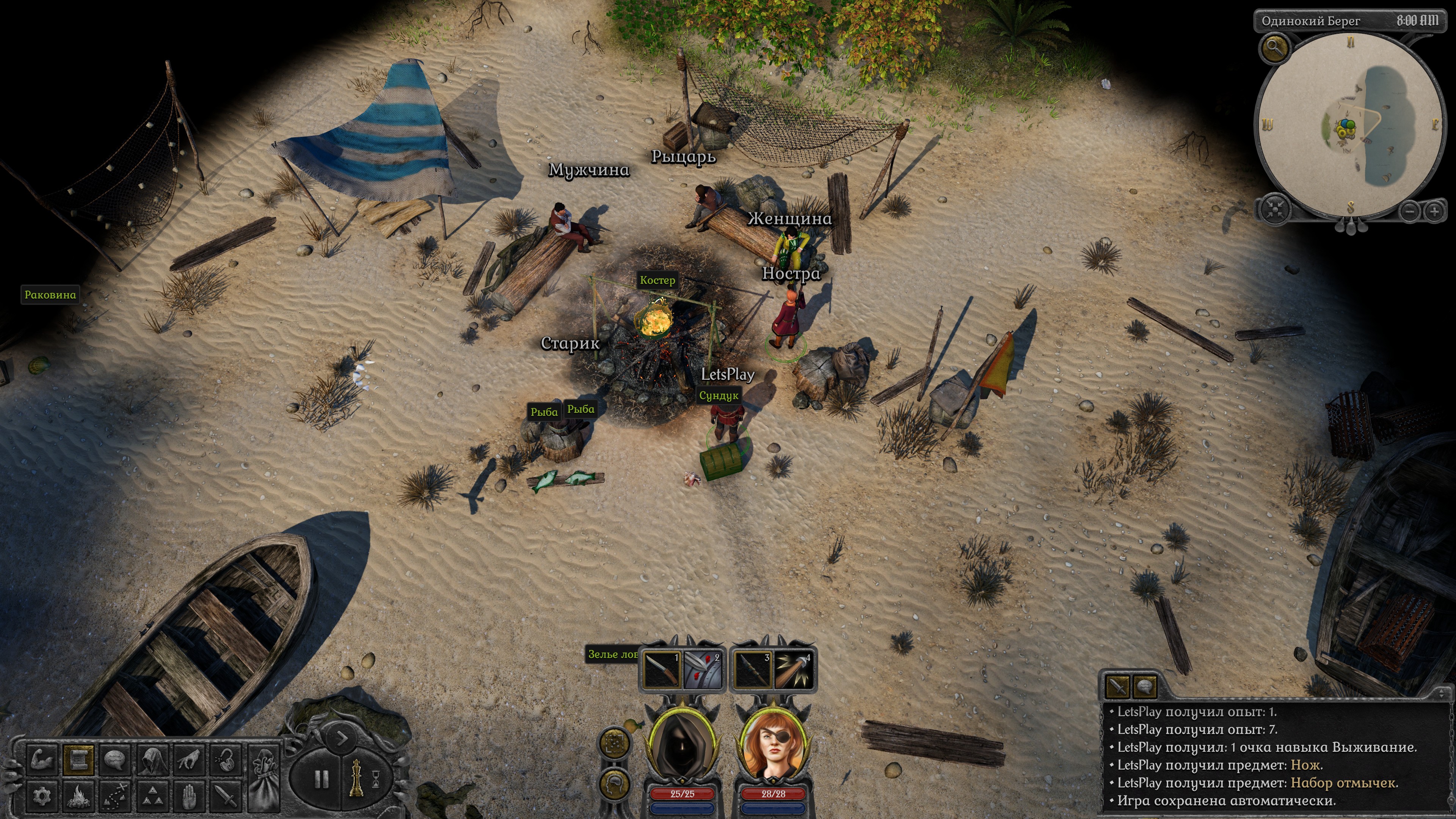Screen dimensions: 1456x819
Task: Toggle stealth with the hooded figure icon
Action: click(x=152, y=760)
